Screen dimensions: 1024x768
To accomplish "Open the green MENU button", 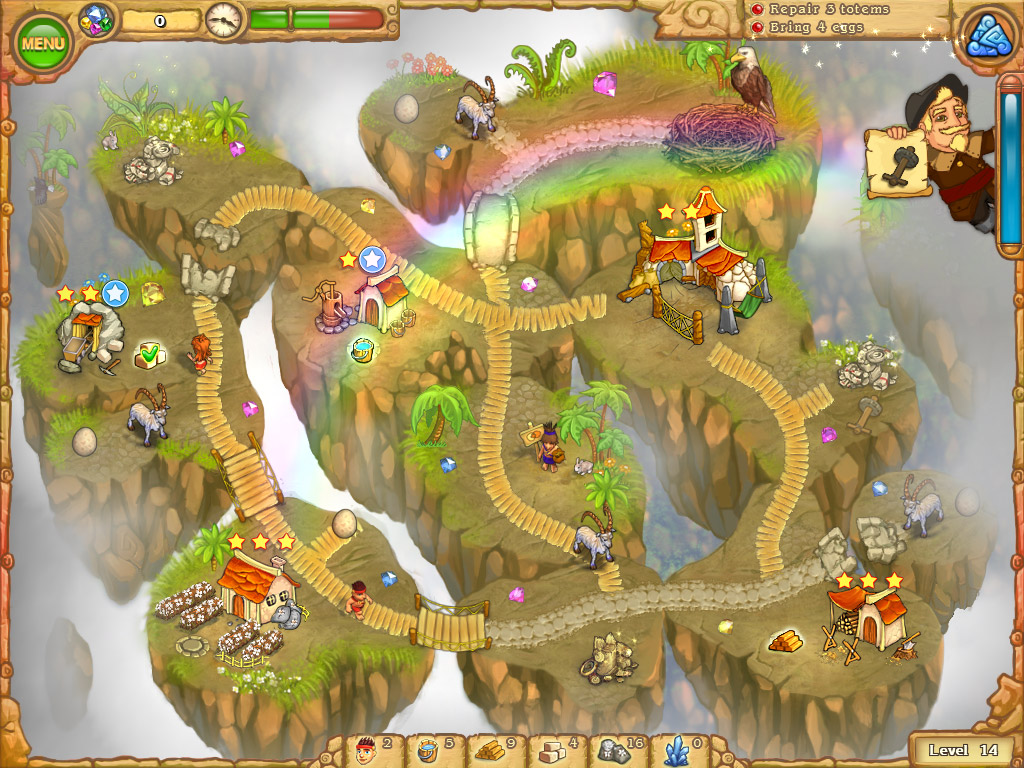I will point(42,43).
